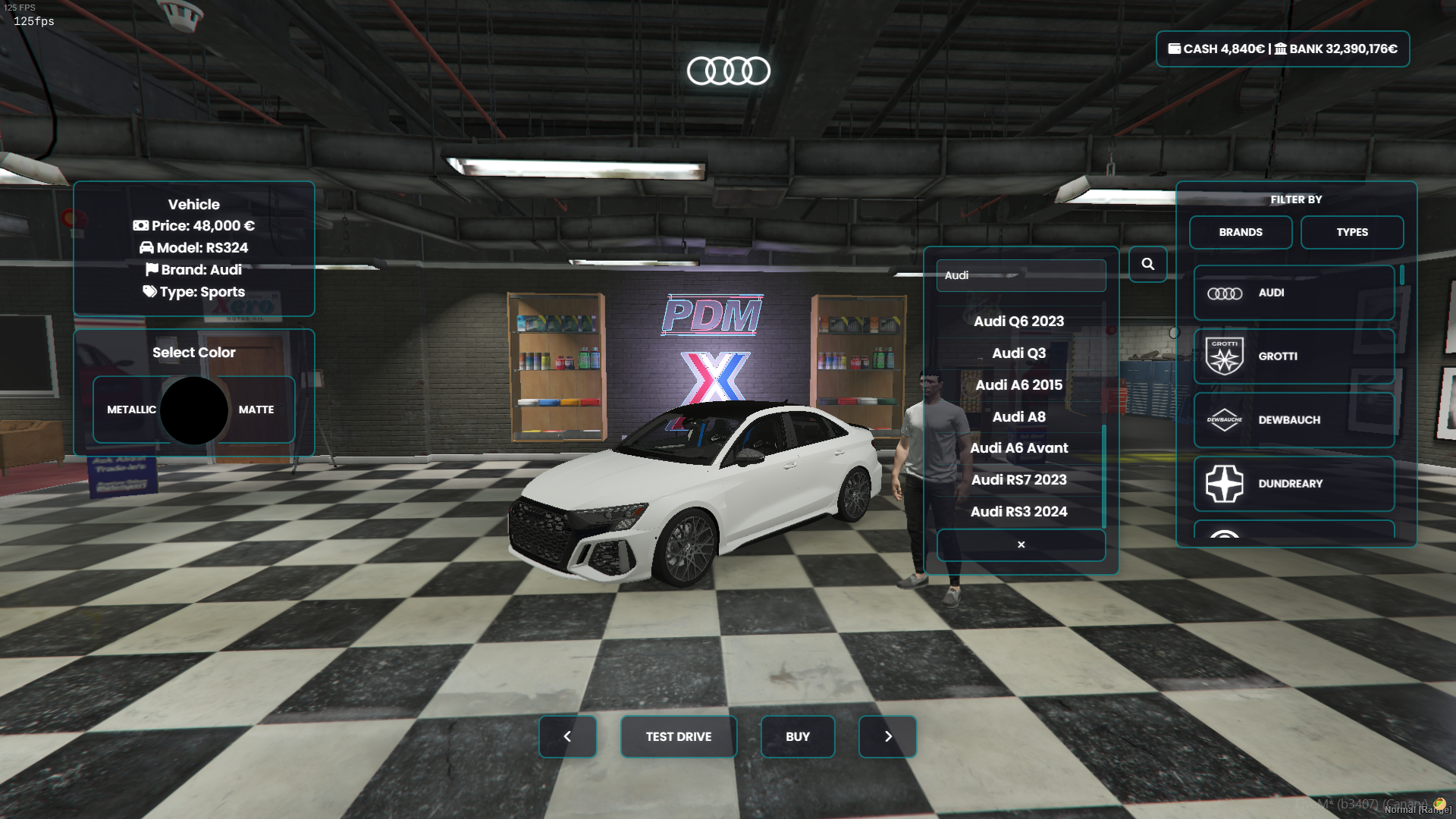Image resolution: width=1456 pixels, height=819 pixels.
Task: Close the search results with the X button
Action: pos(1021,544)
